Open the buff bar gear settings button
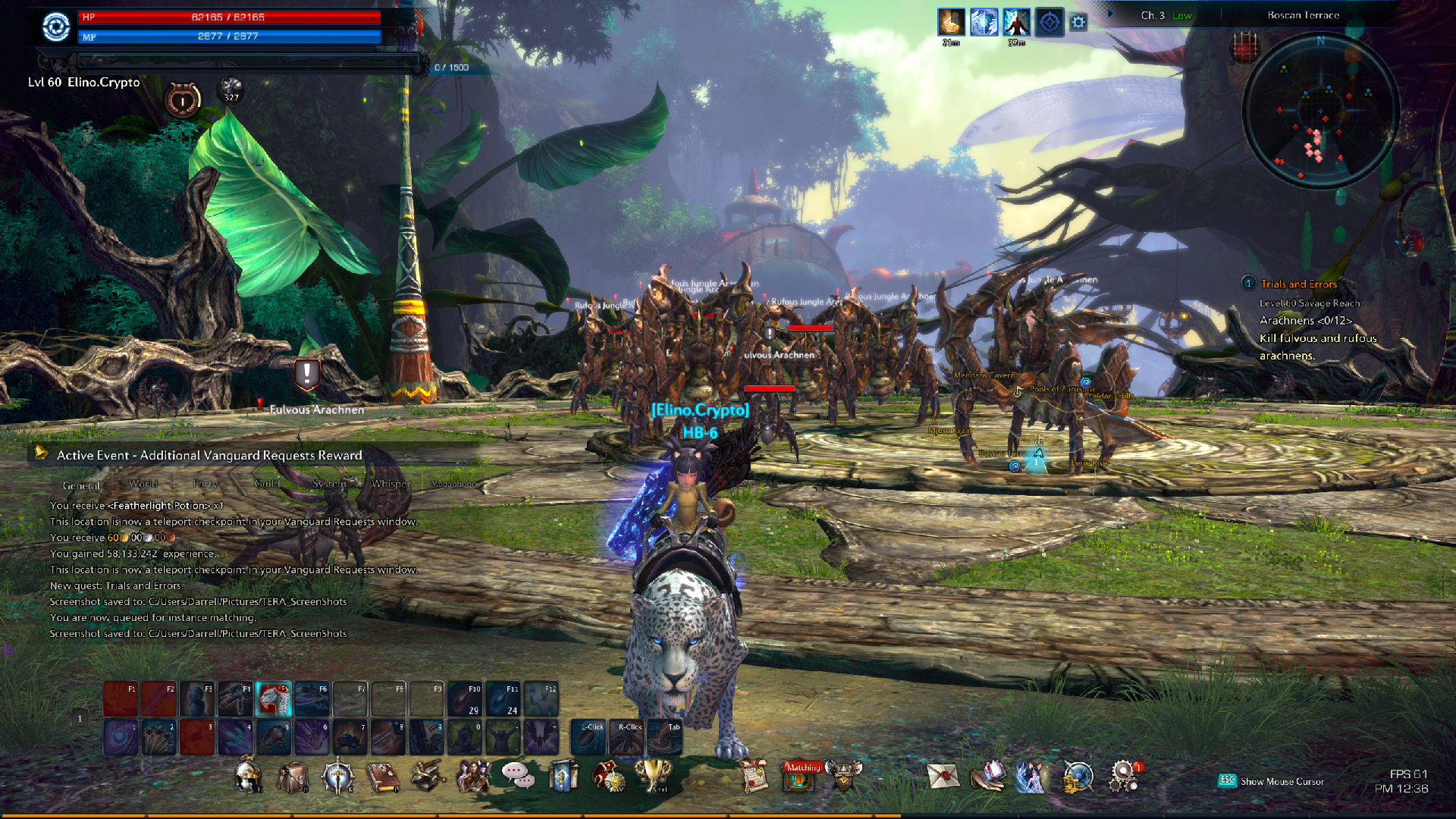 [1078, 23]
